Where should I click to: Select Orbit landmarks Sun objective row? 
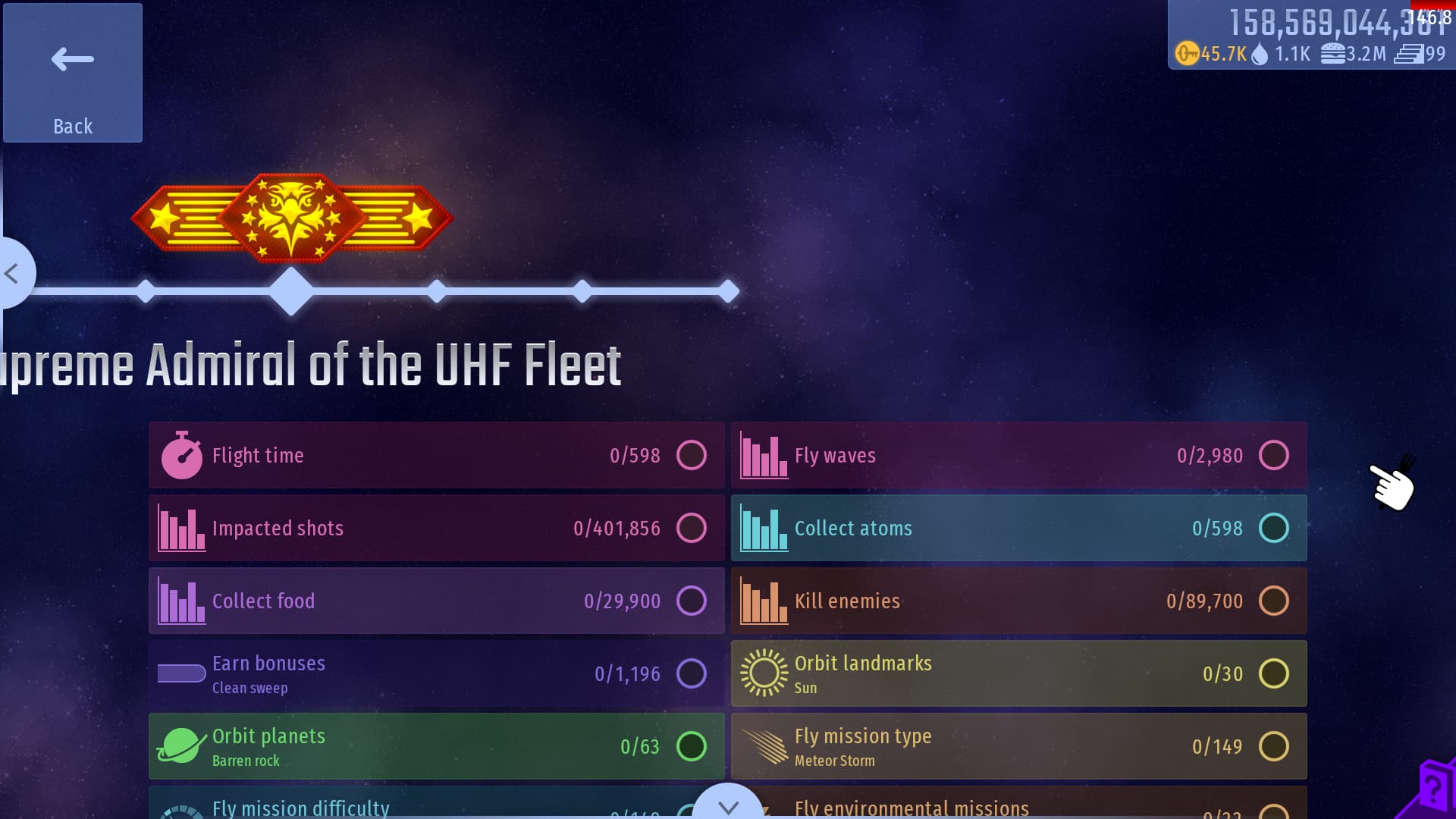pyautogui.click(x=1018, y=673)
